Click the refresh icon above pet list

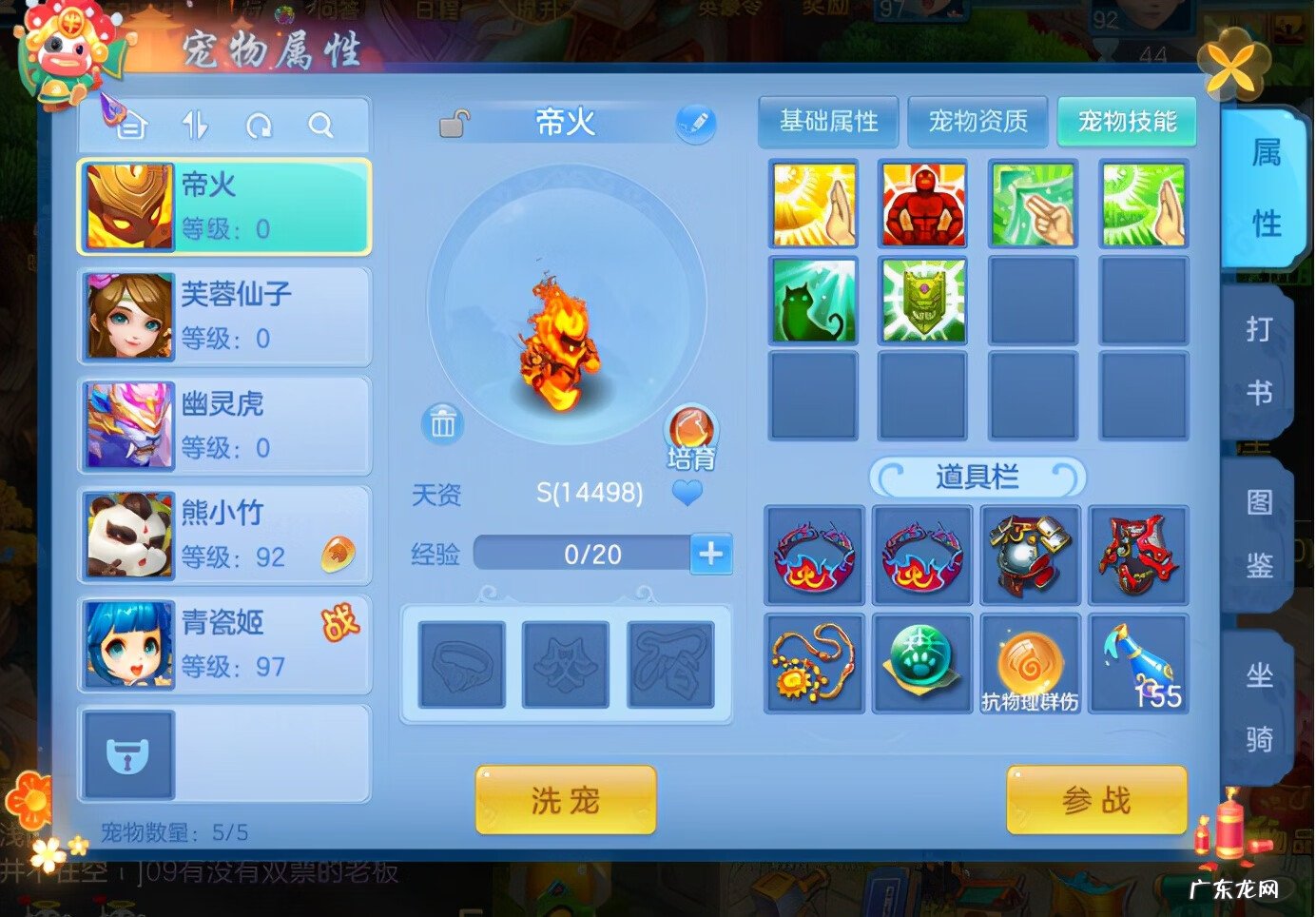tap(259, 125)
